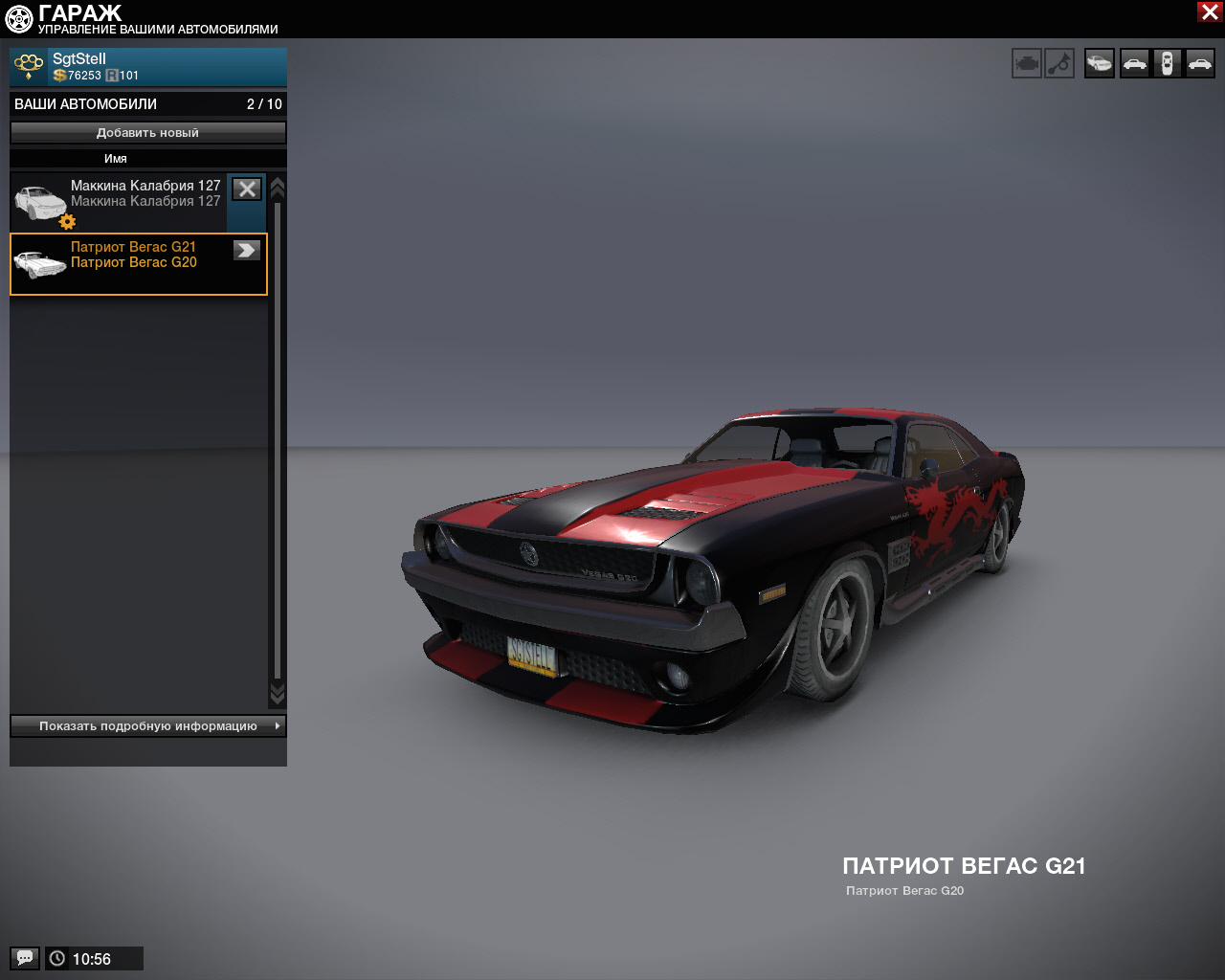This screenshot has width=1225, height=980.
Task: Open the chat speech bubble icon
Action: click(25, 958)
